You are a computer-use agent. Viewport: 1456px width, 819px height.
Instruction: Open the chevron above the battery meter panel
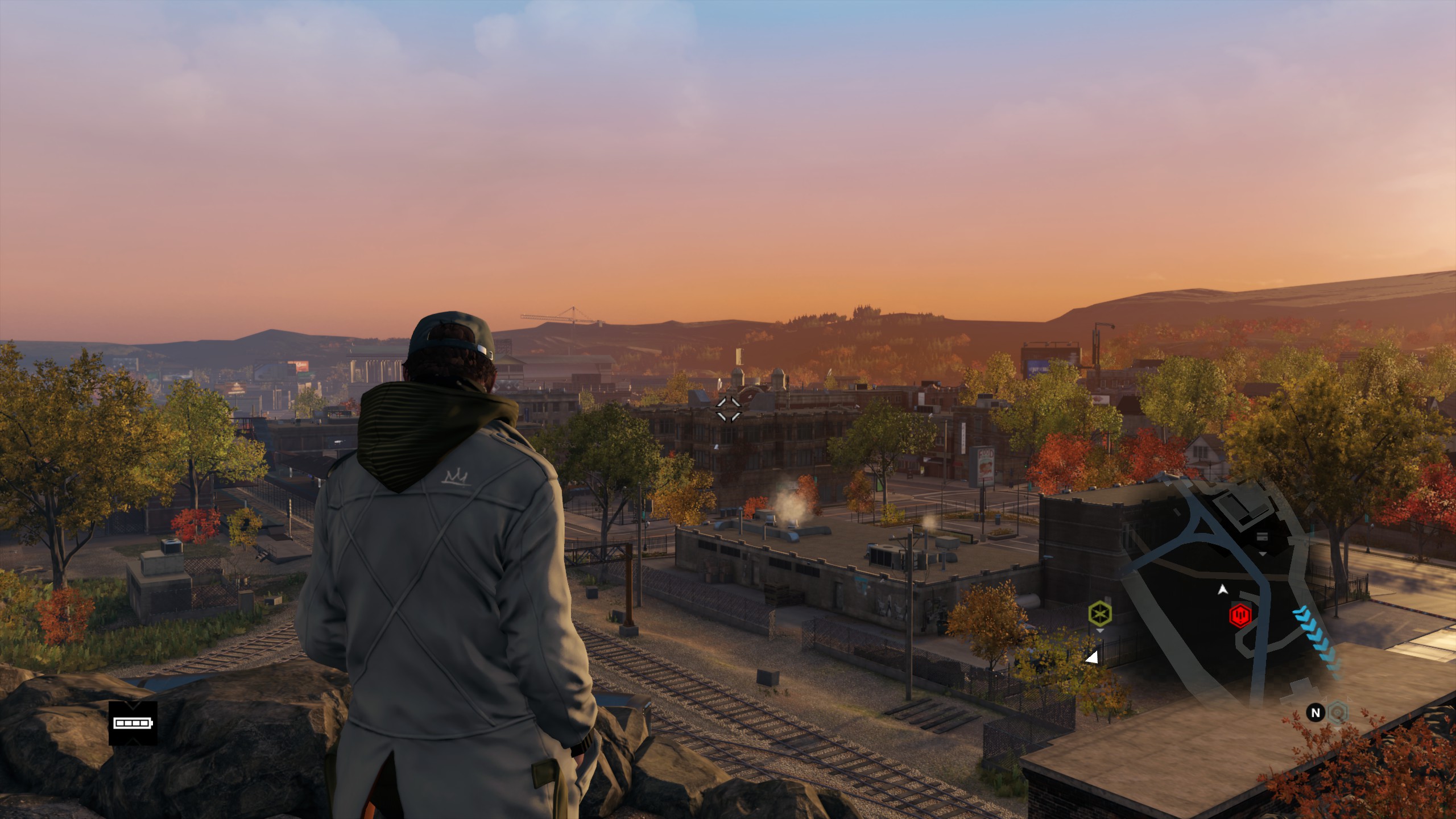coord(133,706)
